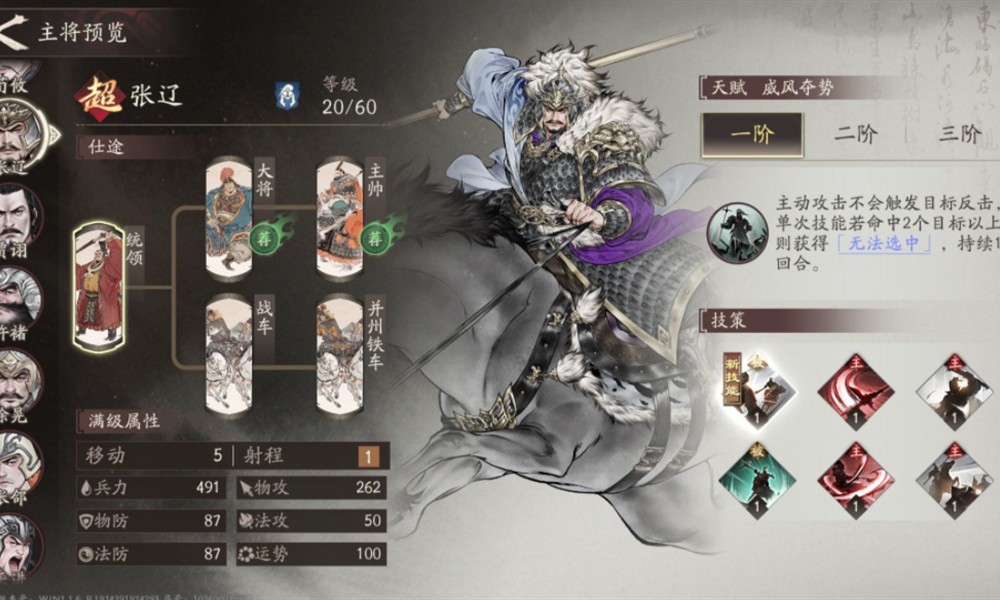The height and width of the screenshot is (600, 1000).
Task: Pick 贾诩 from the general list
Action: tap(18, 215)
